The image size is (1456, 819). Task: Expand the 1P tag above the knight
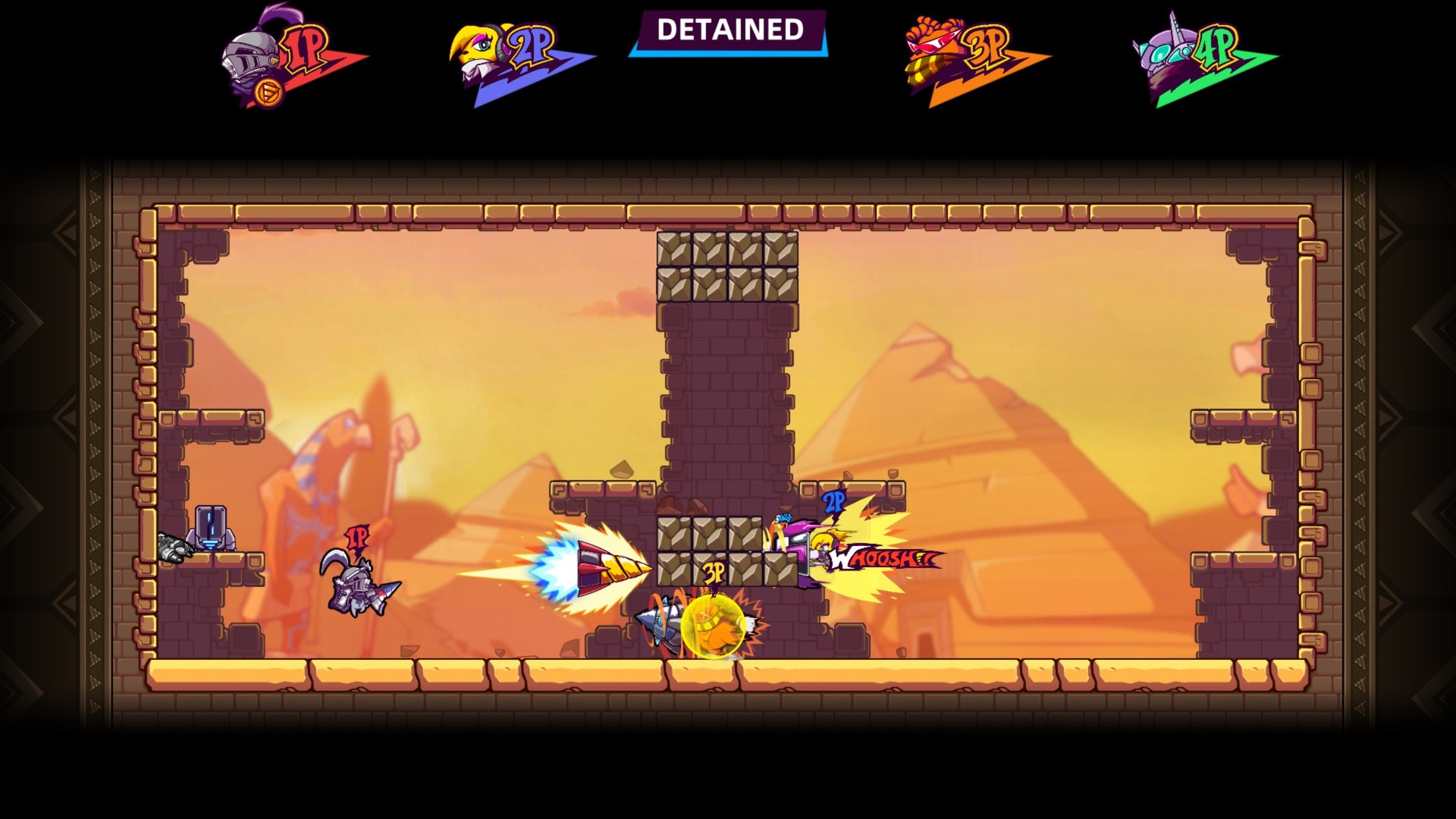[x=358, y=537]
